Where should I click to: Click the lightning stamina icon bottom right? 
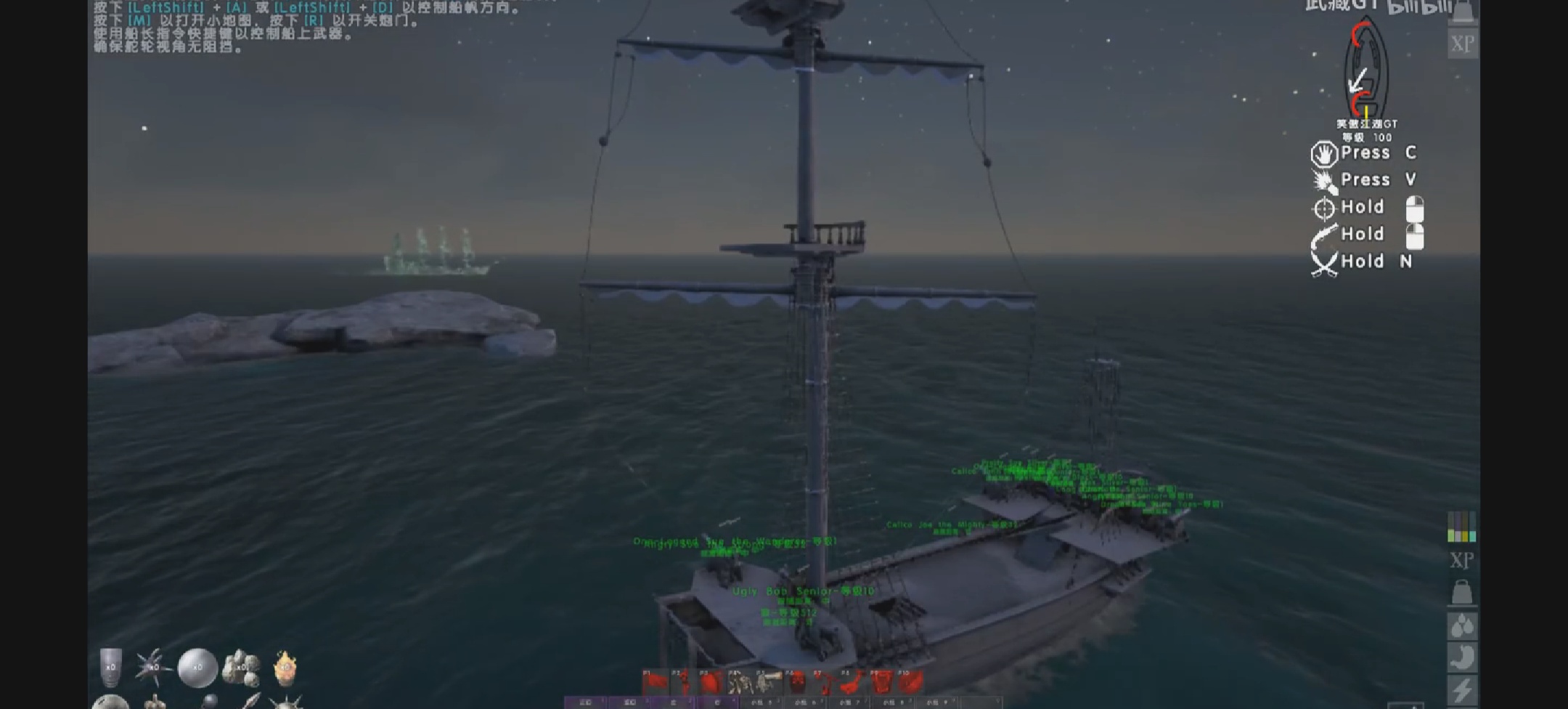tap(1461, 689)
